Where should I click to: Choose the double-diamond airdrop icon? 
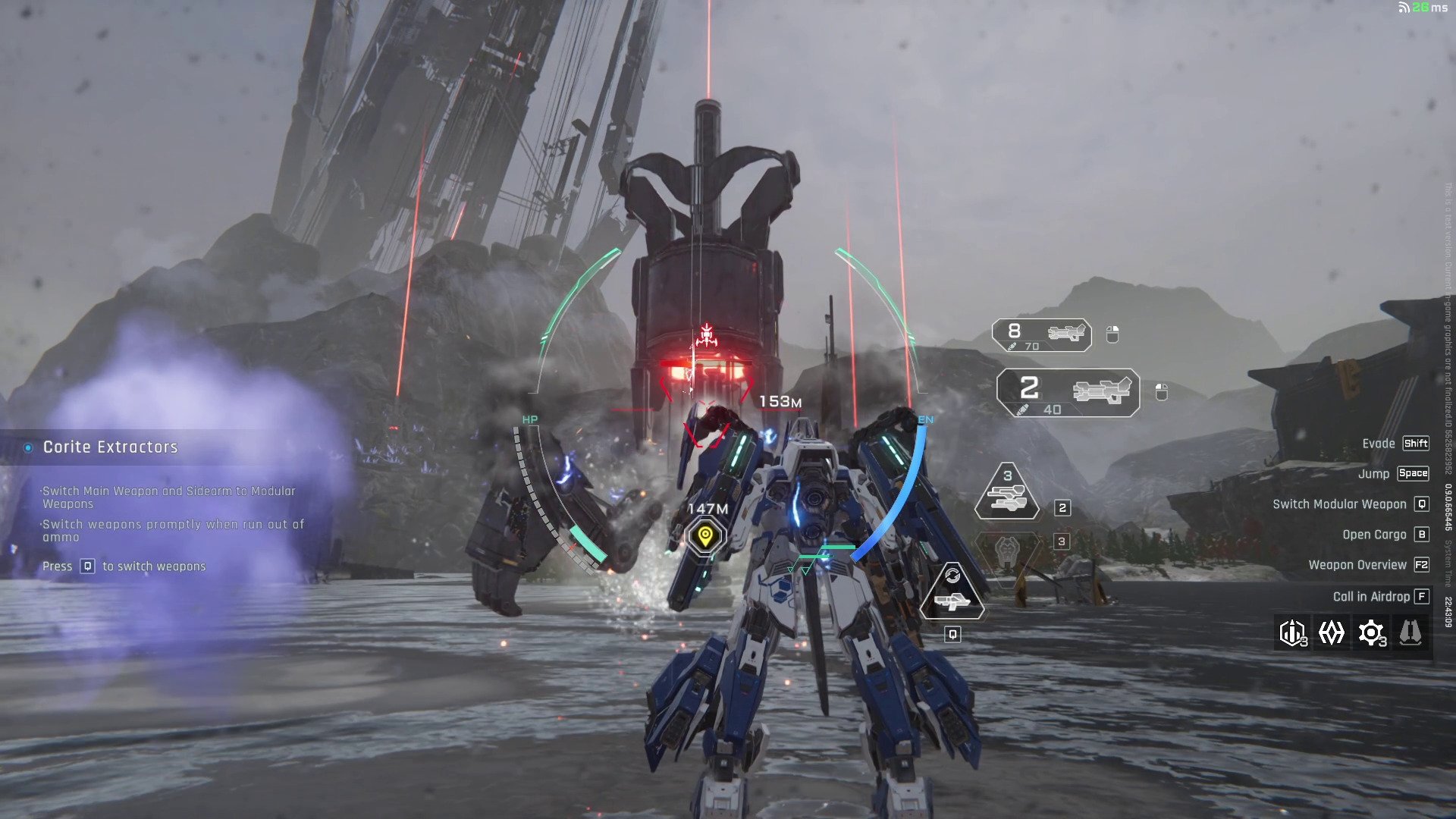point(1332,632)
